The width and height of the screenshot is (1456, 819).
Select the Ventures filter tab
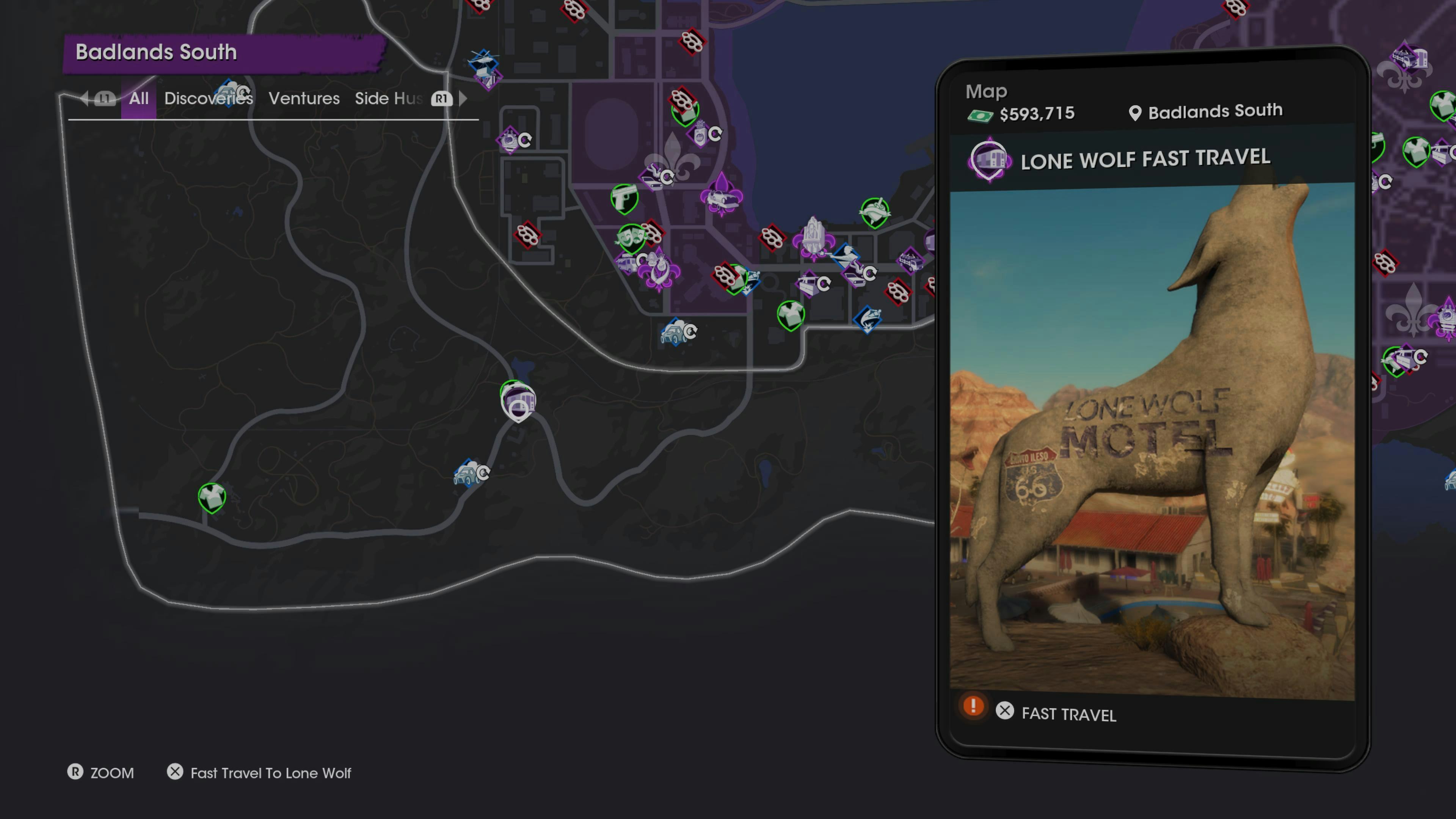coord(303,98)
